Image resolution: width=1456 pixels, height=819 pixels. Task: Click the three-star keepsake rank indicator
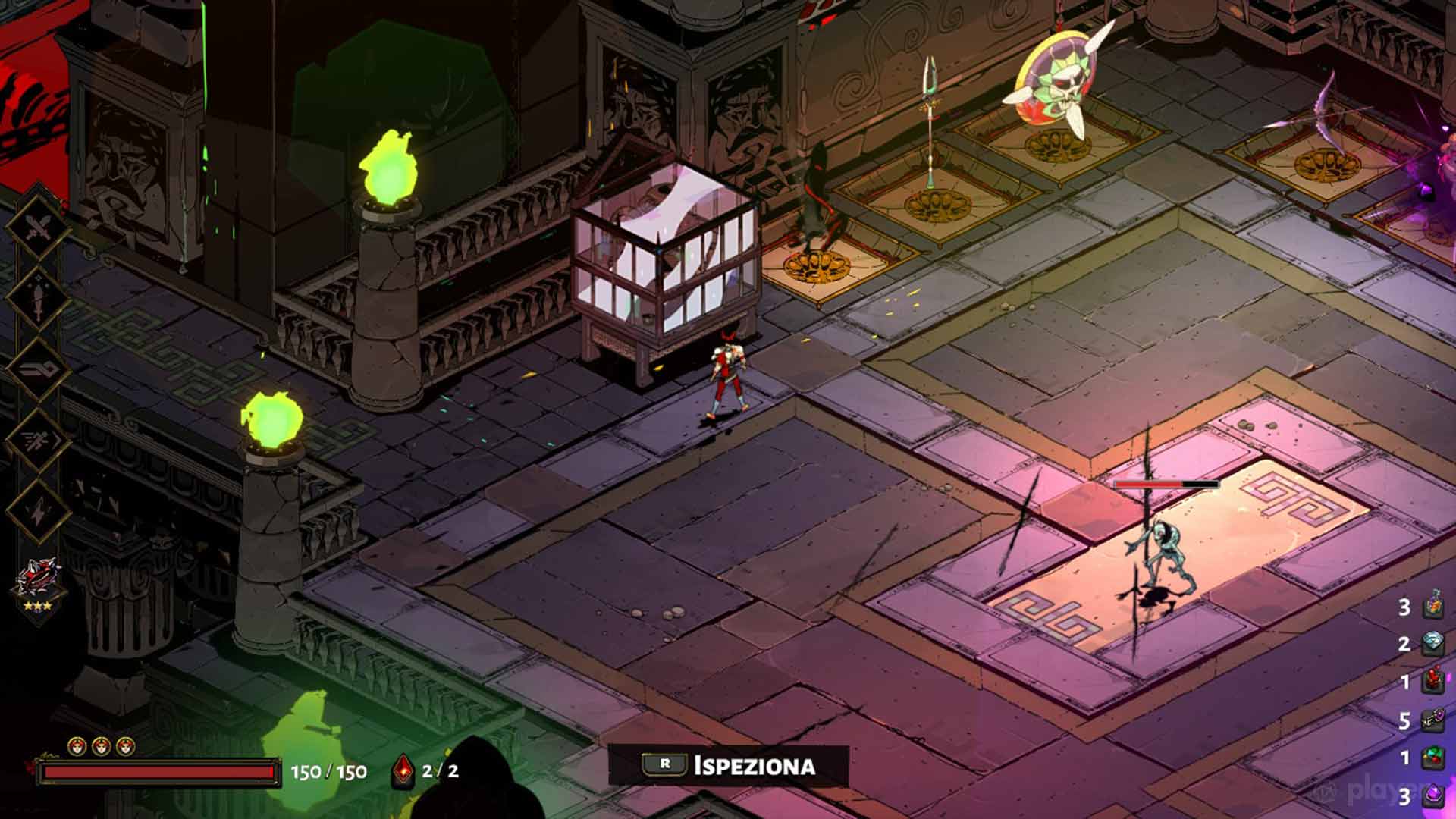38,604
